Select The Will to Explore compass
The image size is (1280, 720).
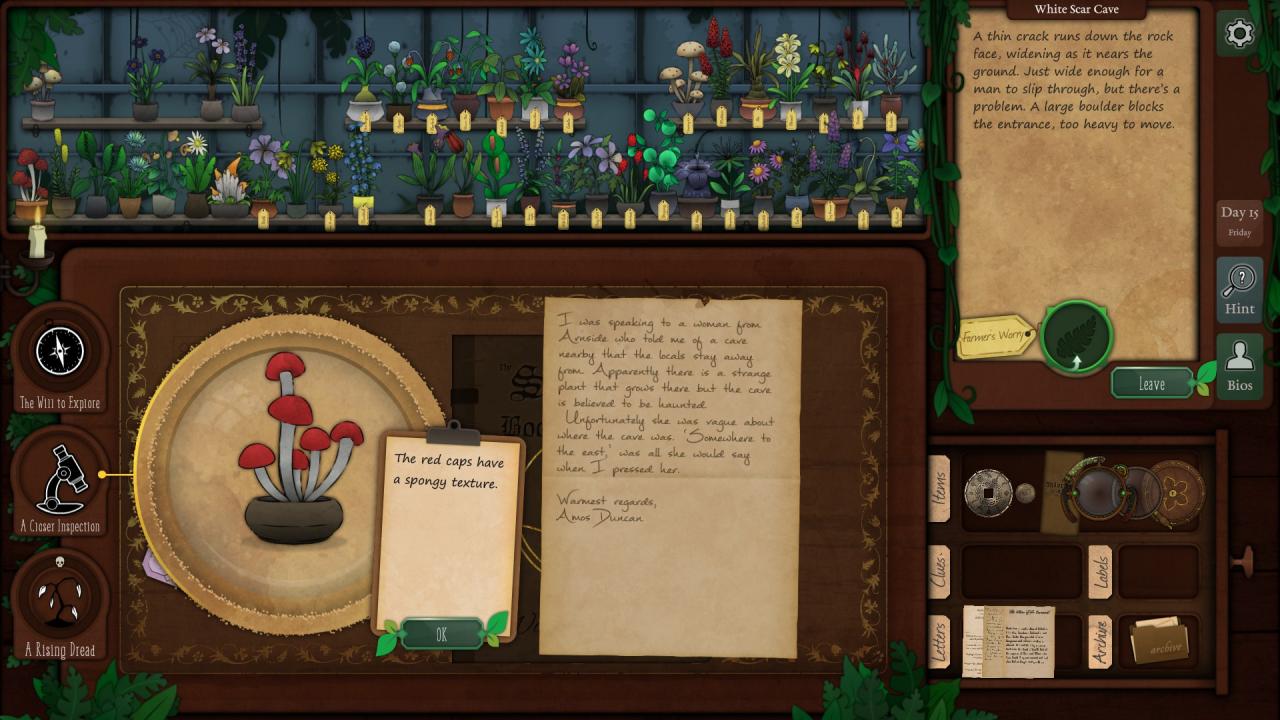[60, 352]
